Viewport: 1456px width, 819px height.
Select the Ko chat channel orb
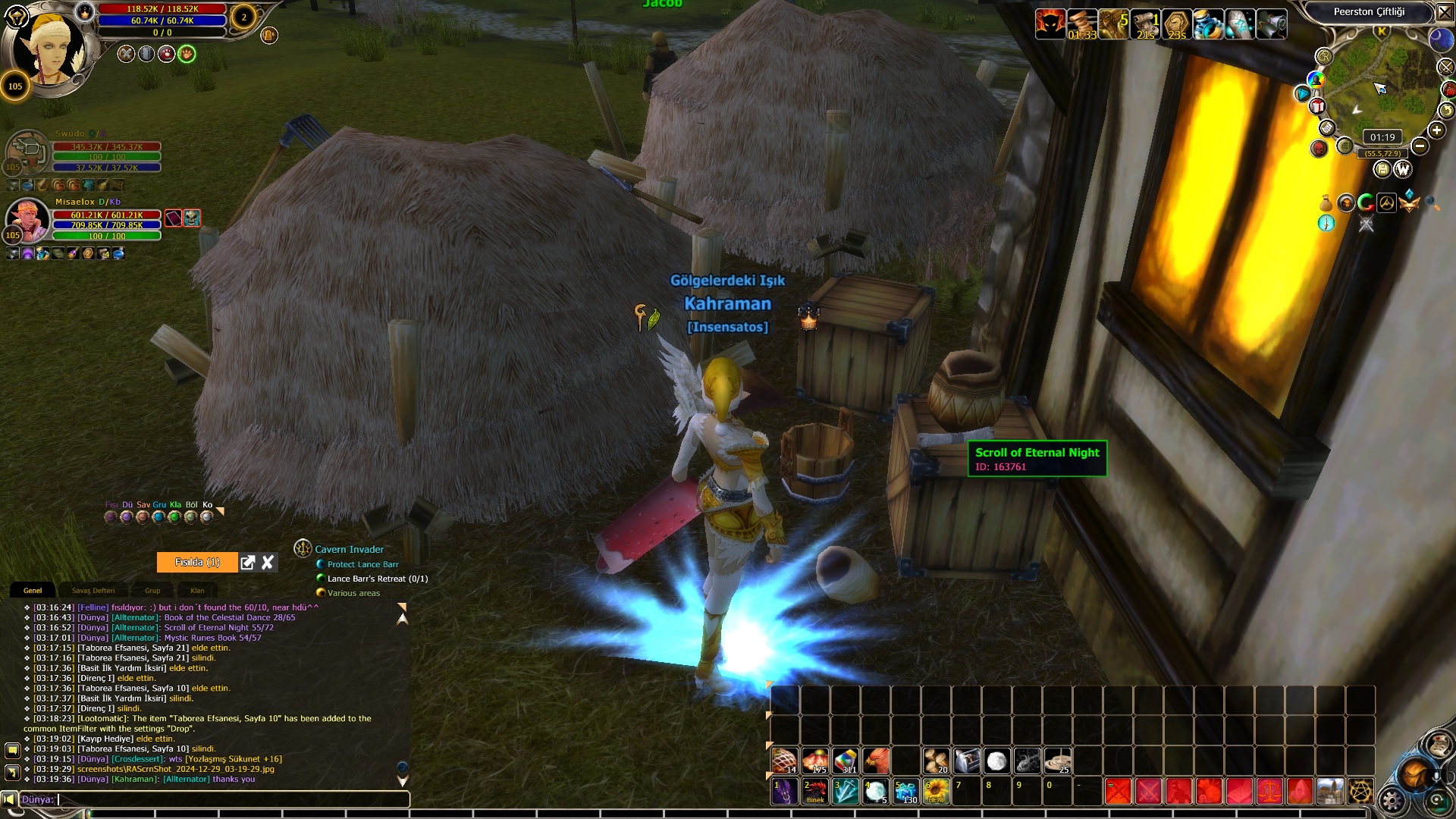[x=206, y=517]
